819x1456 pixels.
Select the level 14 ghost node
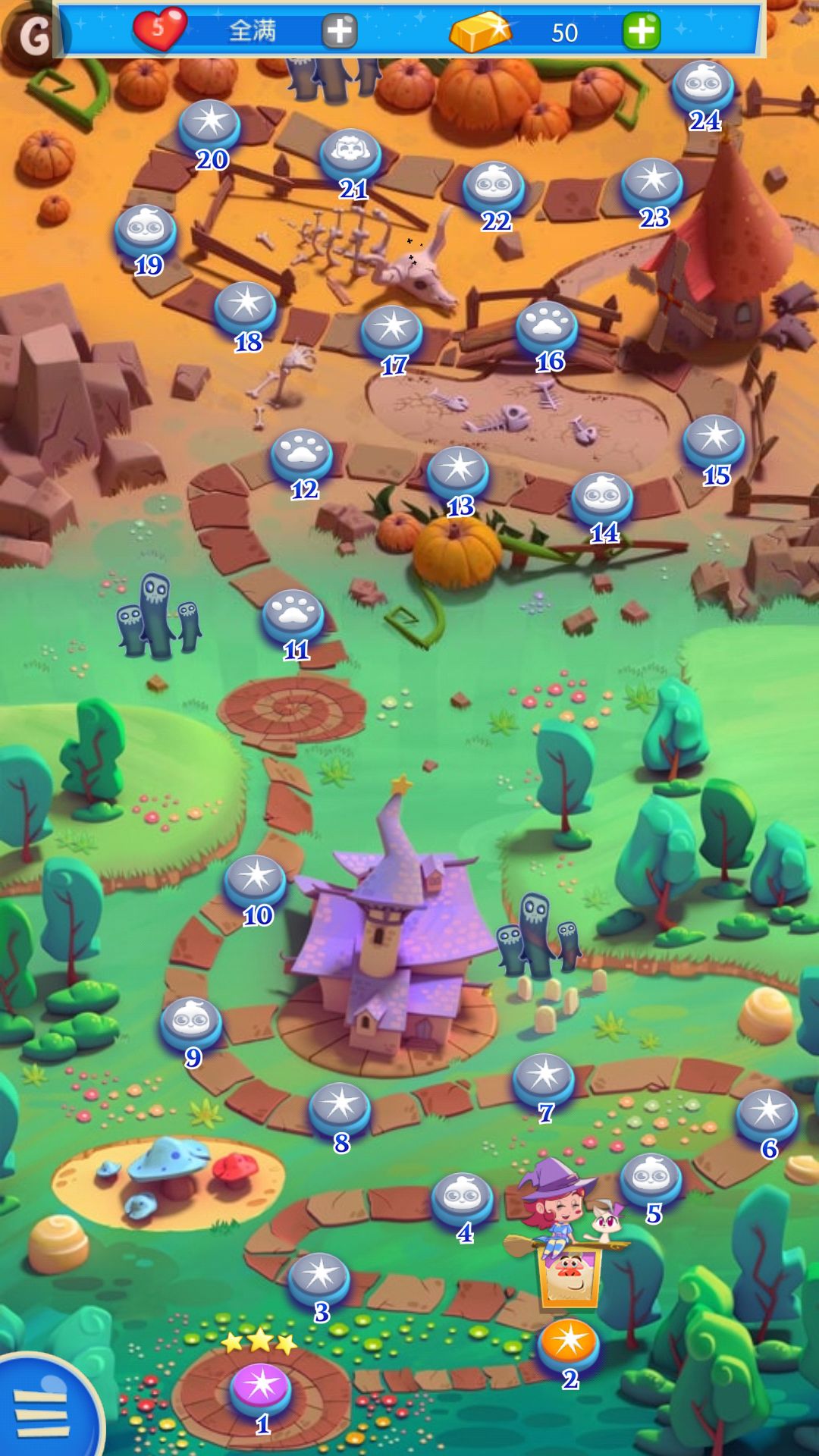click(602, 497)
